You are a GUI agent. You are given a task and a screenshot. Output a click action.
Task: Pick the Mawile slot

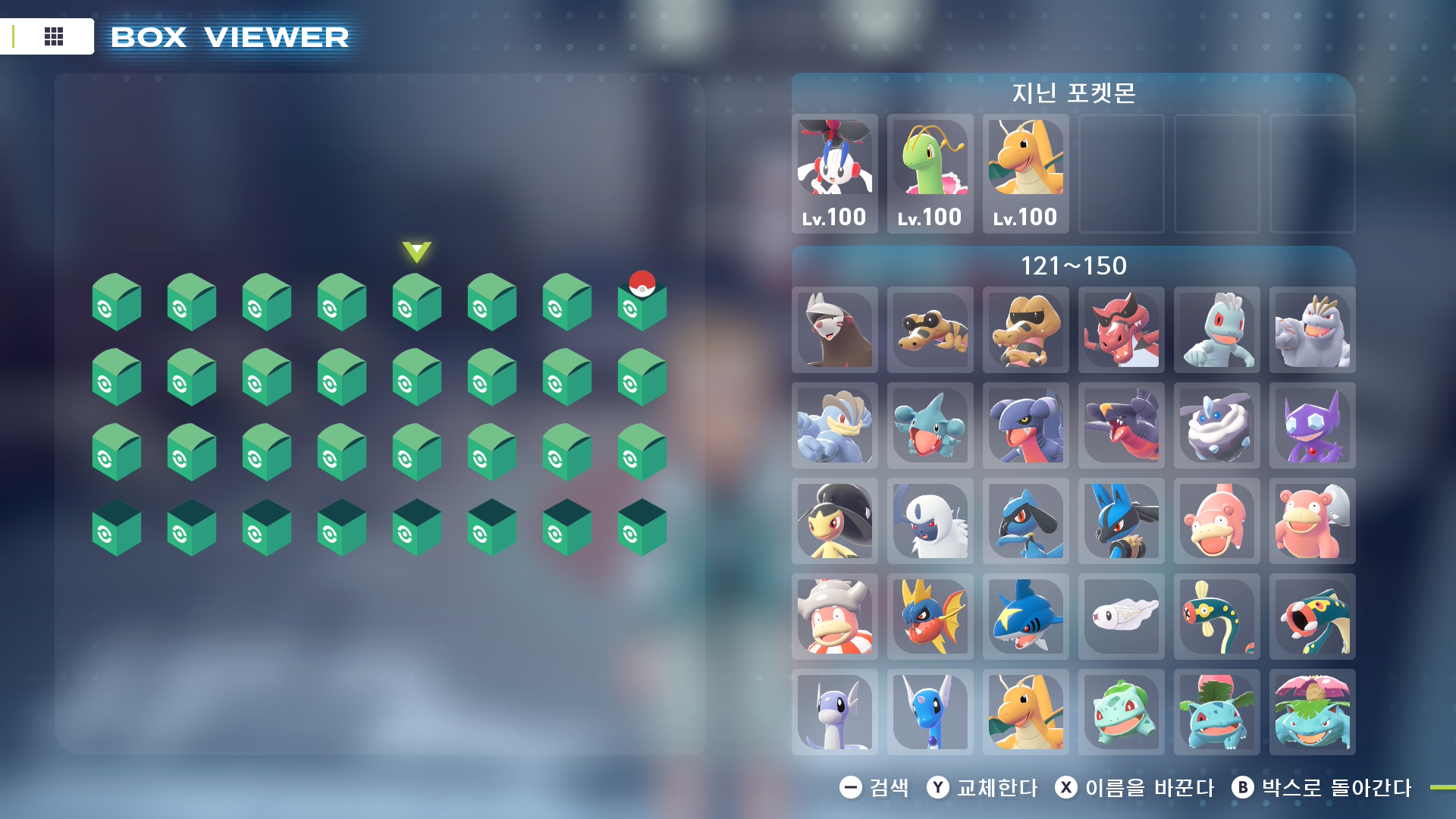point(835,521)
